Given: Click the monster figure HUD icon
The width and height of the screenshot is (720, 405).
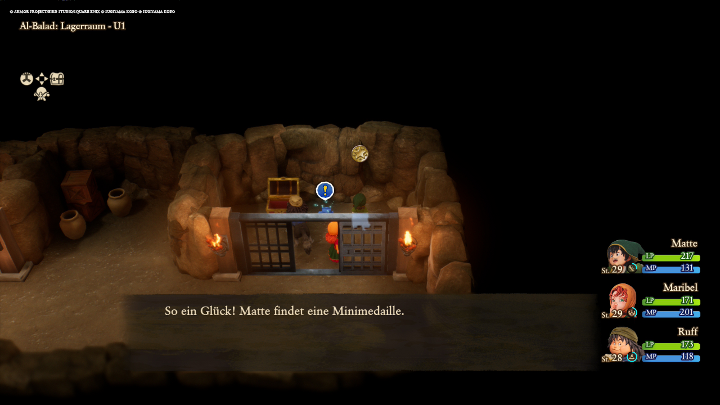Looking at the screenshot, I should click(x=42, y=94).
